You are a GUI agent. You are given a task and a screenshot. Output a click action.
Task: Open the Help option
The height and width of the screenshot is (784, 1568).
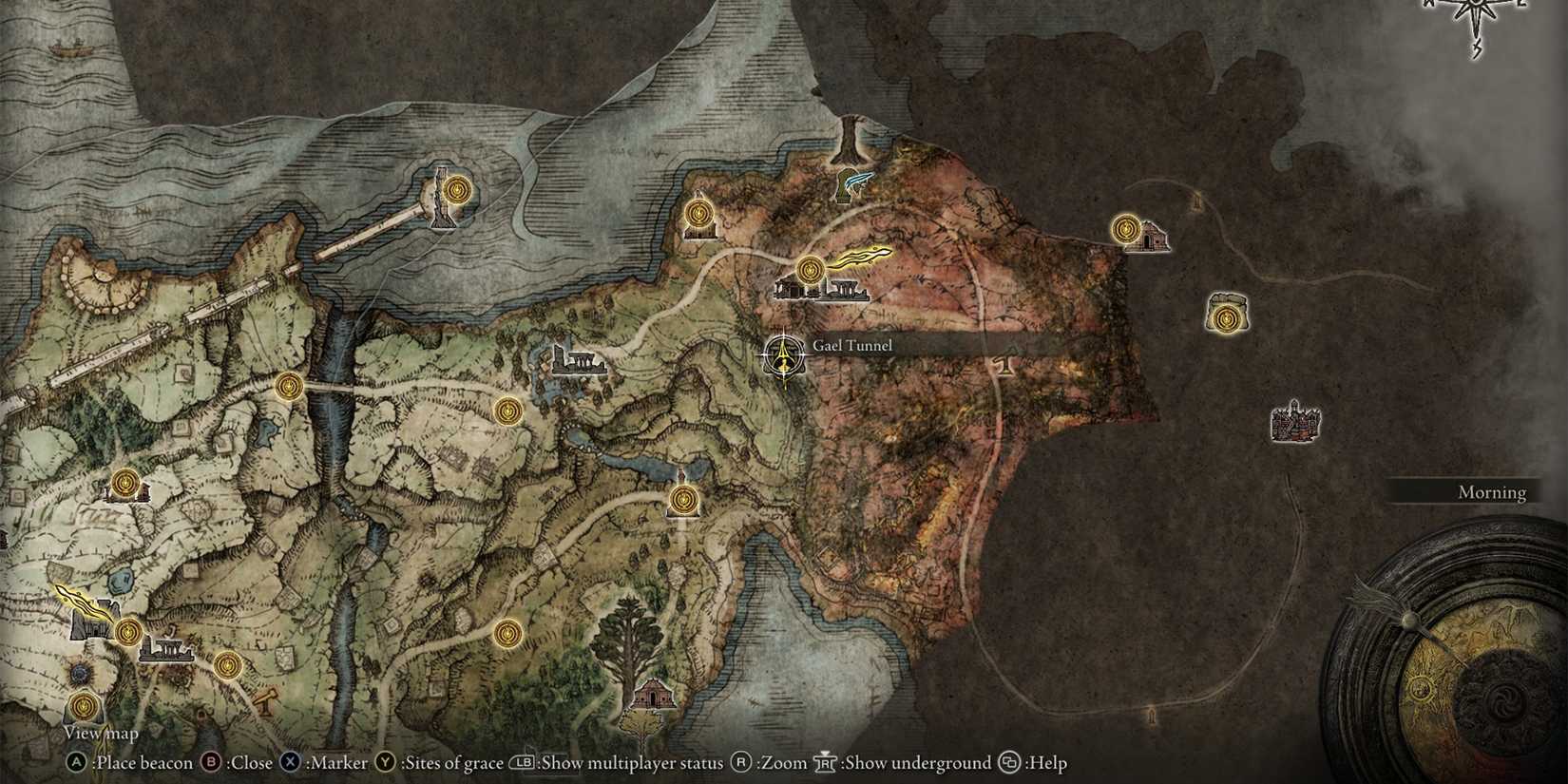point(1008,762)
